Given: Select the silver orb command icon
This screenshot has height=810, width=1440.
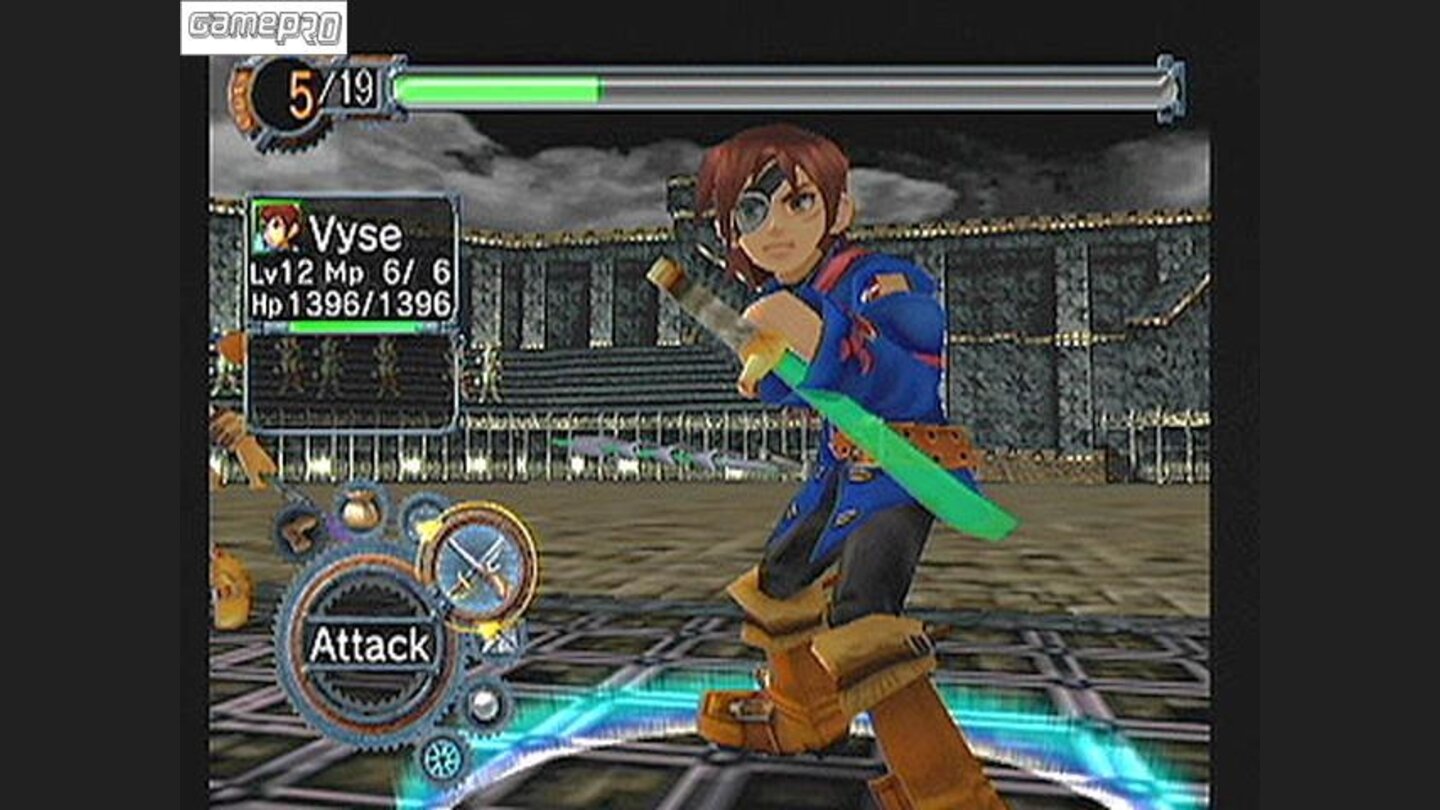Looking at the screenshot, I should point(485,704).
